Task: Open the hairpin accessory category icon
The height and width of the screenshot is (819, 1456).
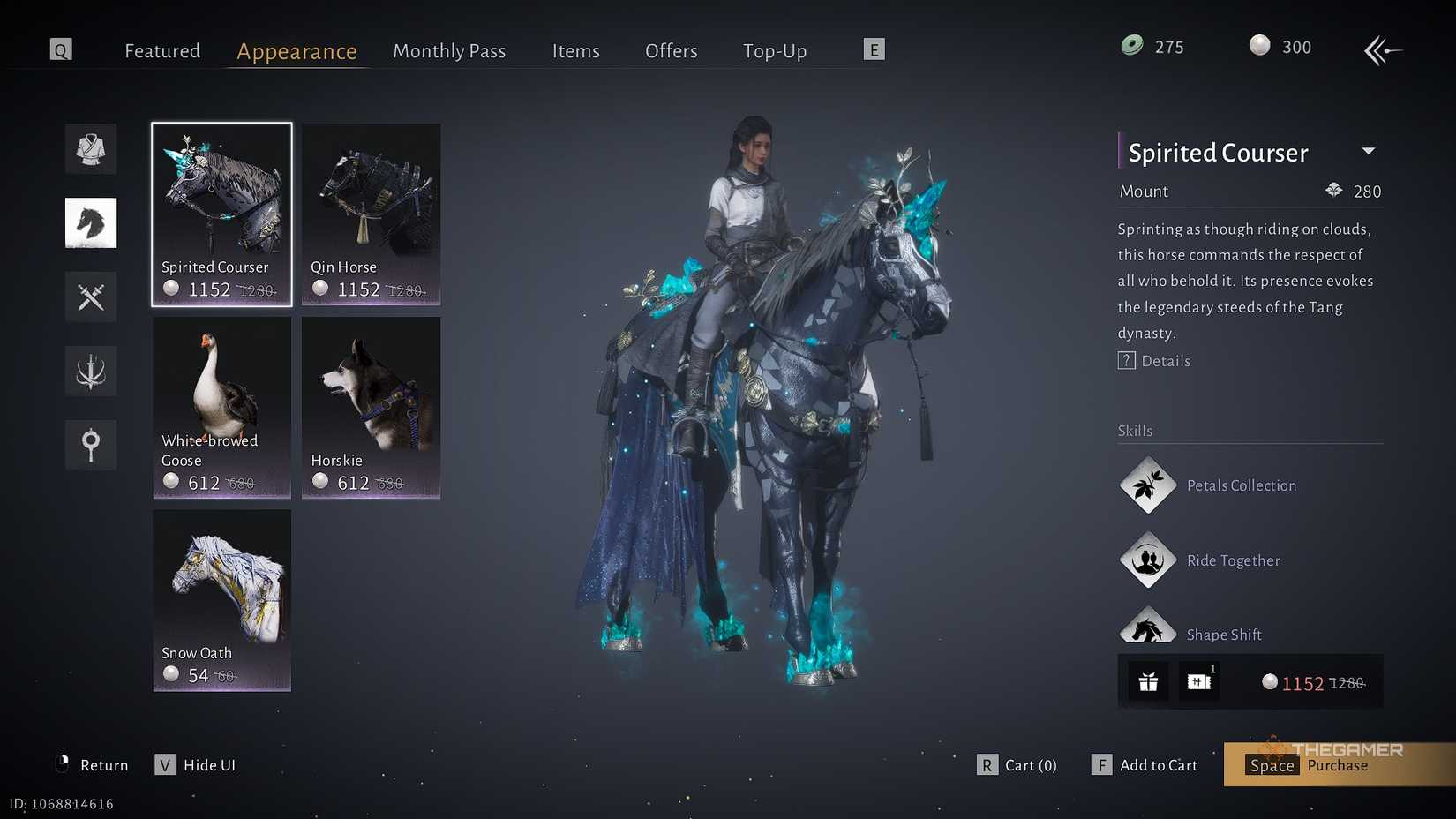Action: coord(90,445)
